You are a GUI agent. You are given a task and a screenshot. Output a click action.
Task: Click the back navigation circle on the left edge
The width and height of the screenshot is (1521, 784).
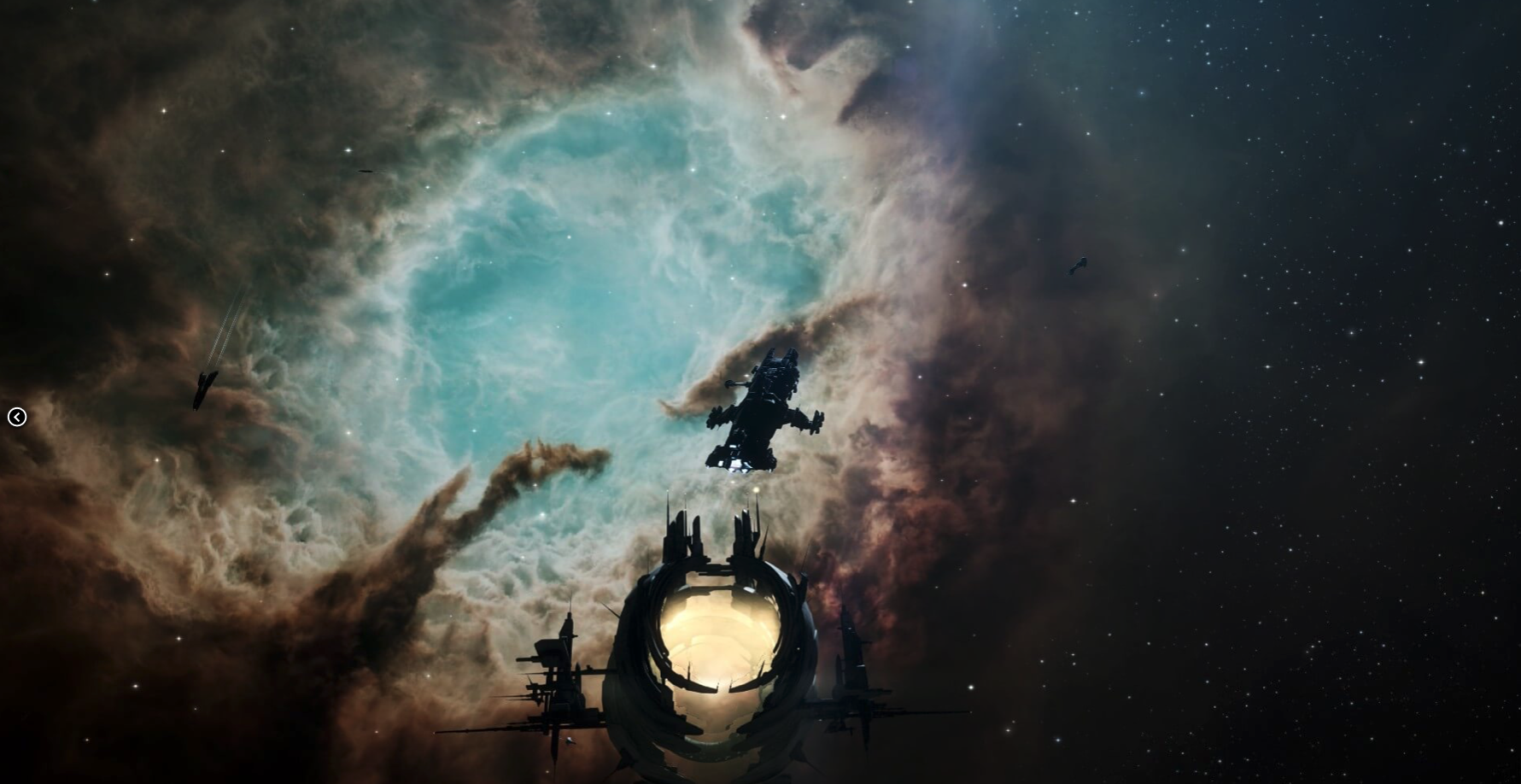point(18,418)
